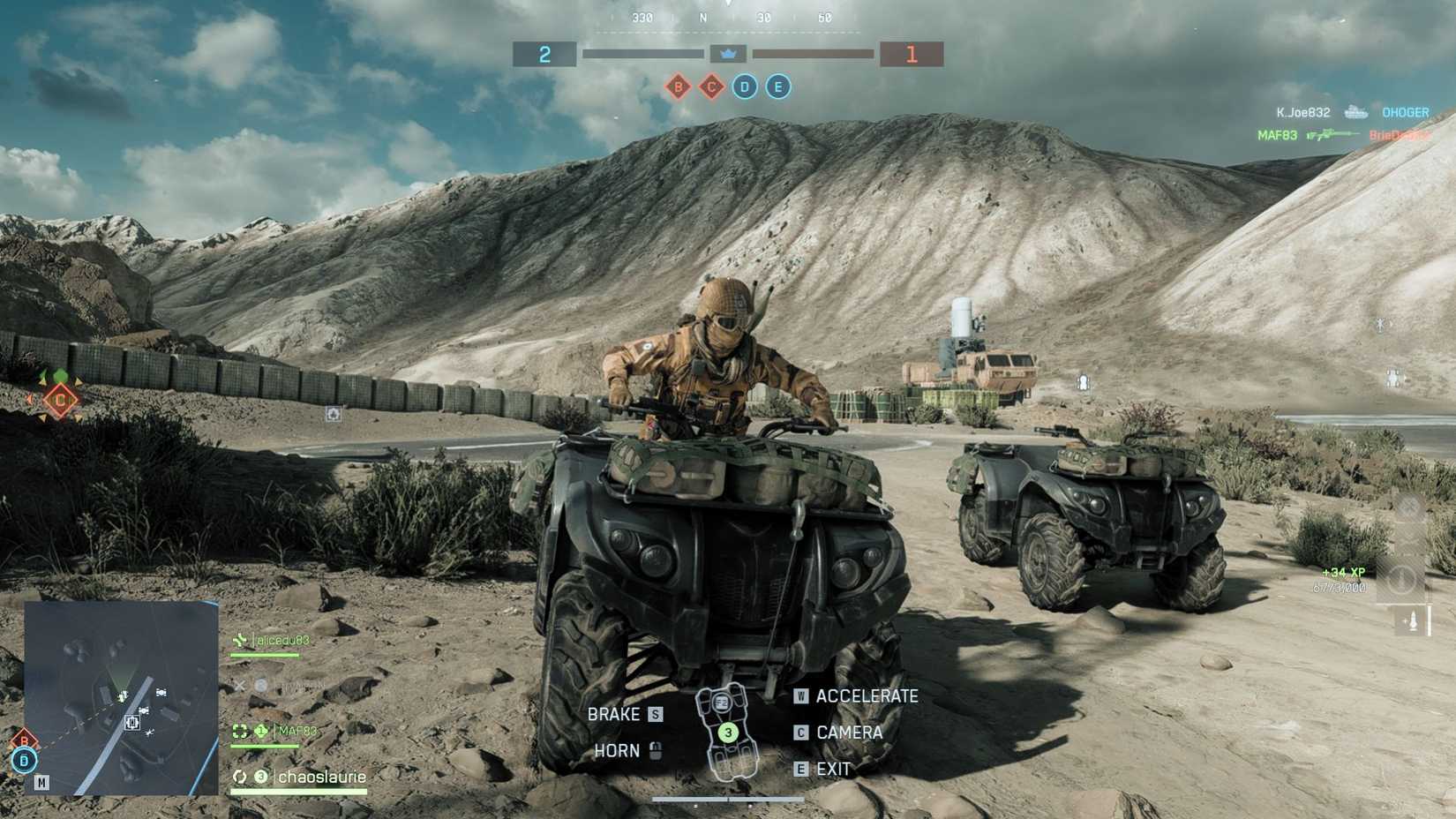1456x819 pixels.
Task: Click the OHOGER name in the kill feed
Action: click(1405, 113)
